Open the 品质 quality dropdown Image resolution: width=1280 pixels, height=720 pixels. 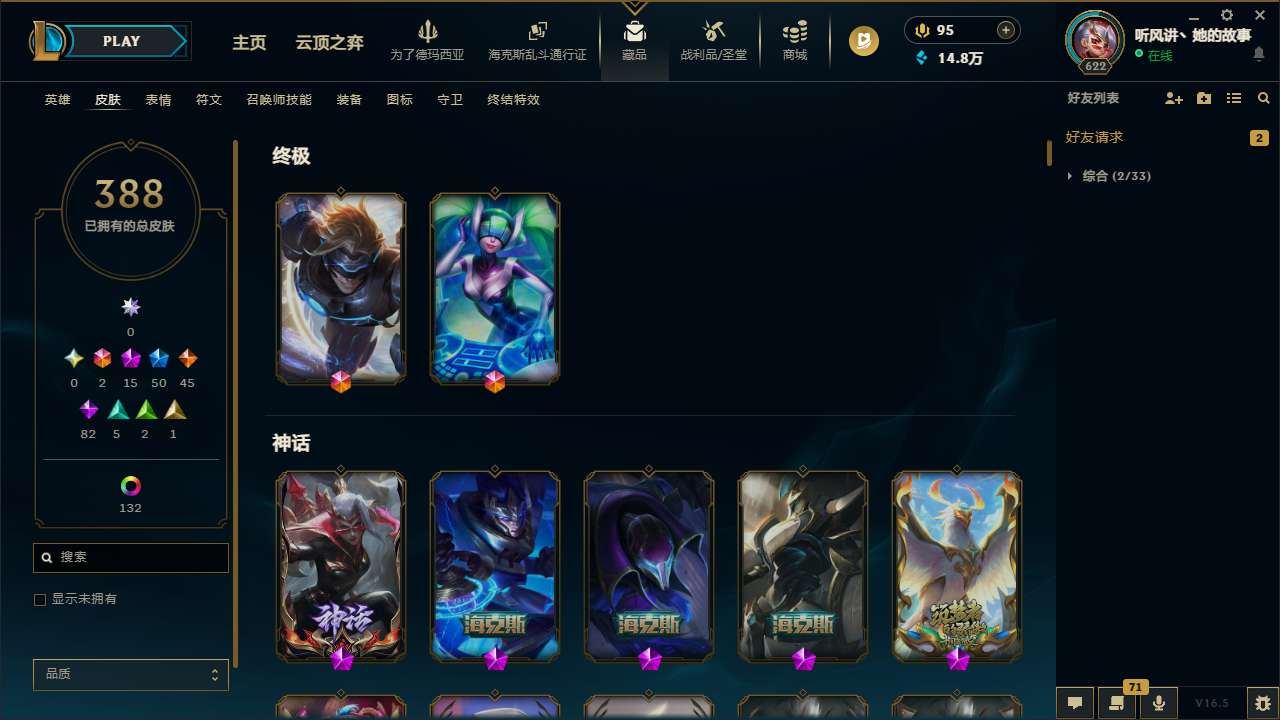tap(130, 674)
